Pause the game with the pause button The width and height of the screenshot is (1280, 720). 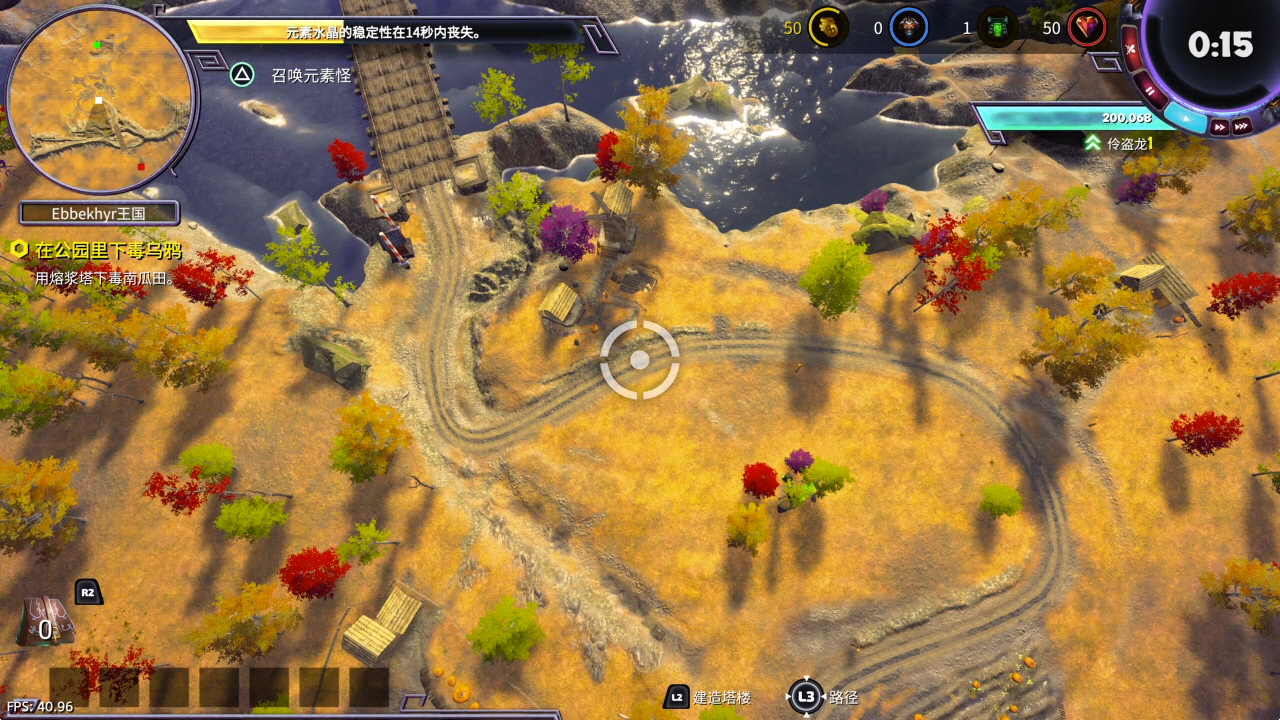[1151, 91]
